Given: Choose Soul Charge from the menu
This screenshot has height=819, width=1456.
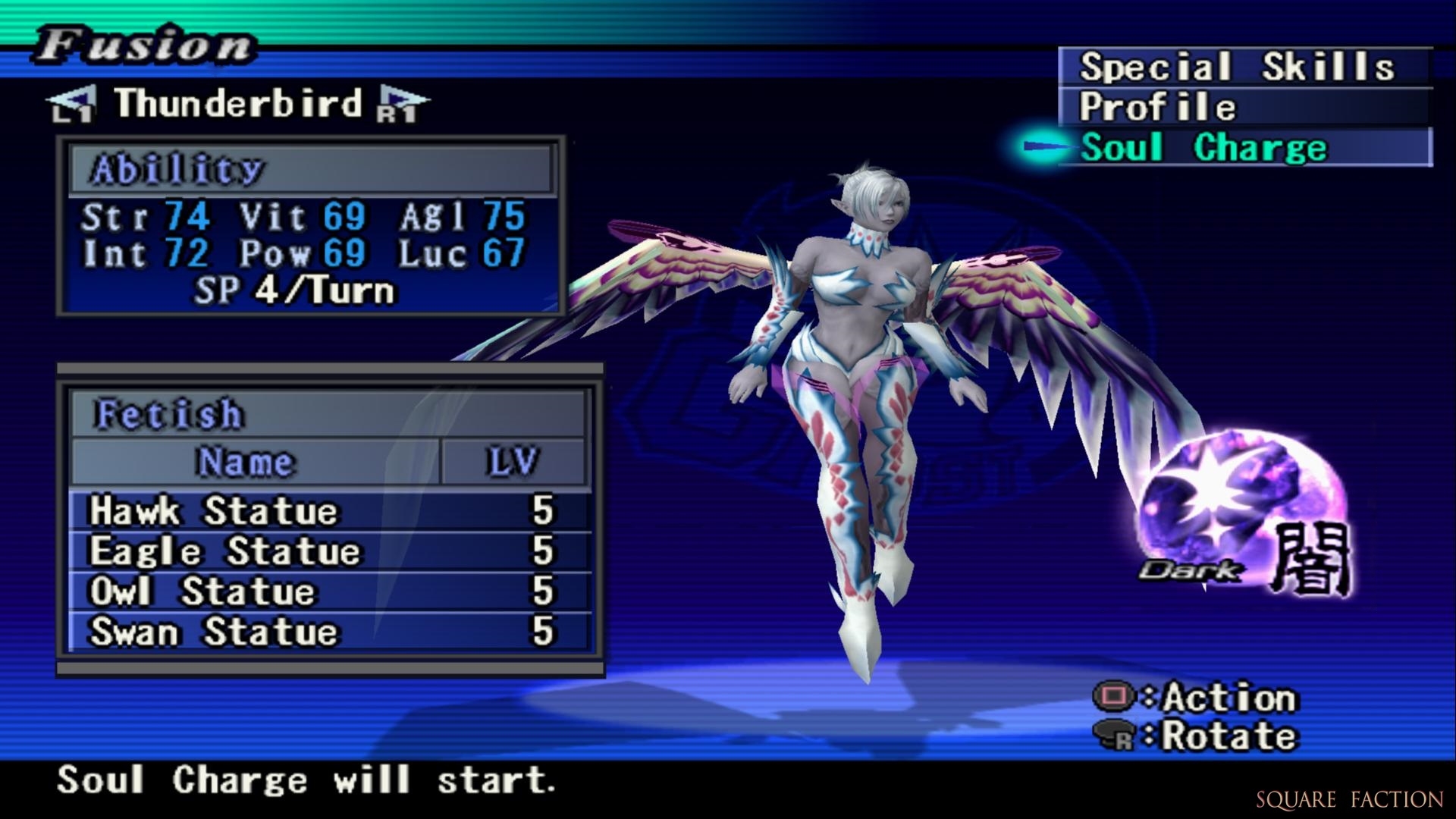Looking at the screenshot, I should (x=1244, y=147).
